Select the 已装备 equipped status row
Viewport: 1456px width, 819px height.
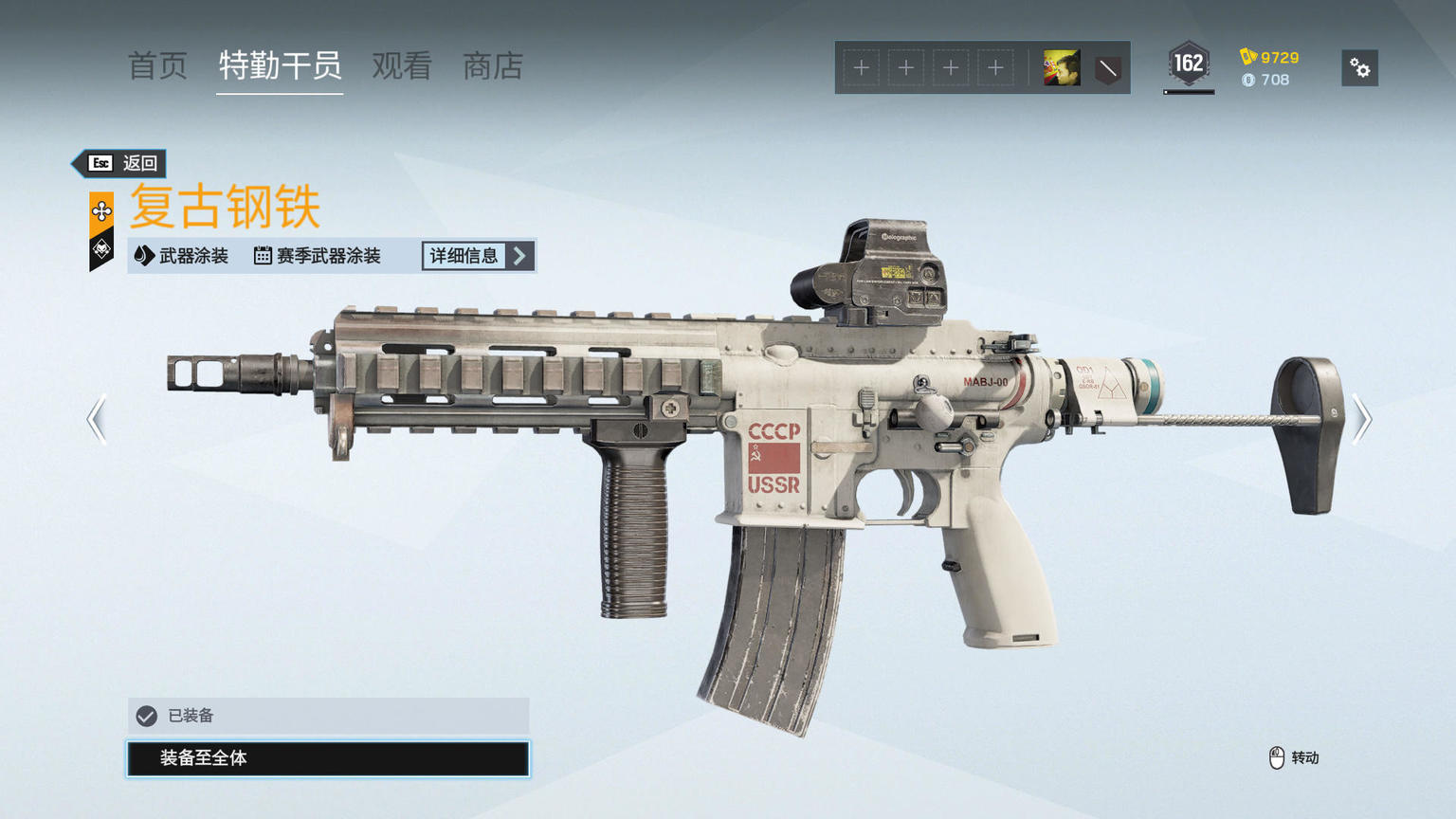(x=328, y=716)
